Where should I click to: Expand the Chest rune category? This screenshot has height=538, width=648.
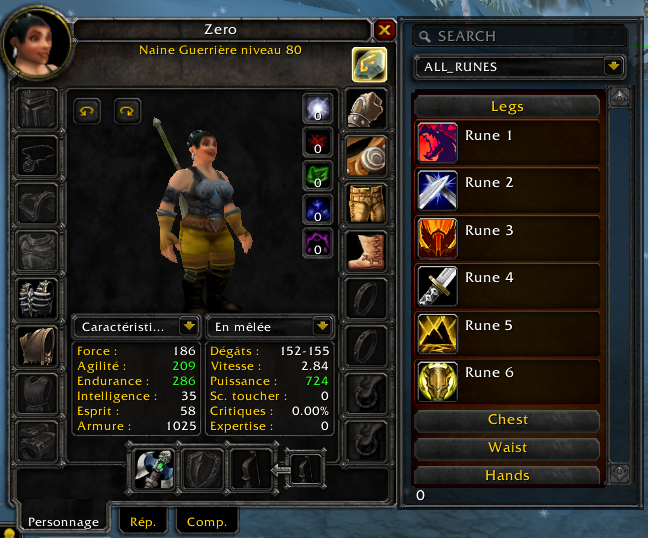(x=507, y=420)
